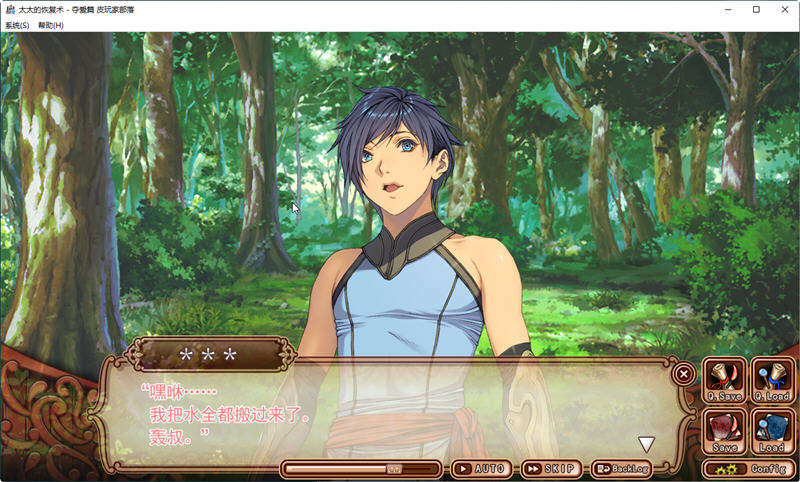Image resolution: width=800 pixels, height=482 pixels.
Task: Activate the SKIP dialogue button
Action: tap(551, 468)
